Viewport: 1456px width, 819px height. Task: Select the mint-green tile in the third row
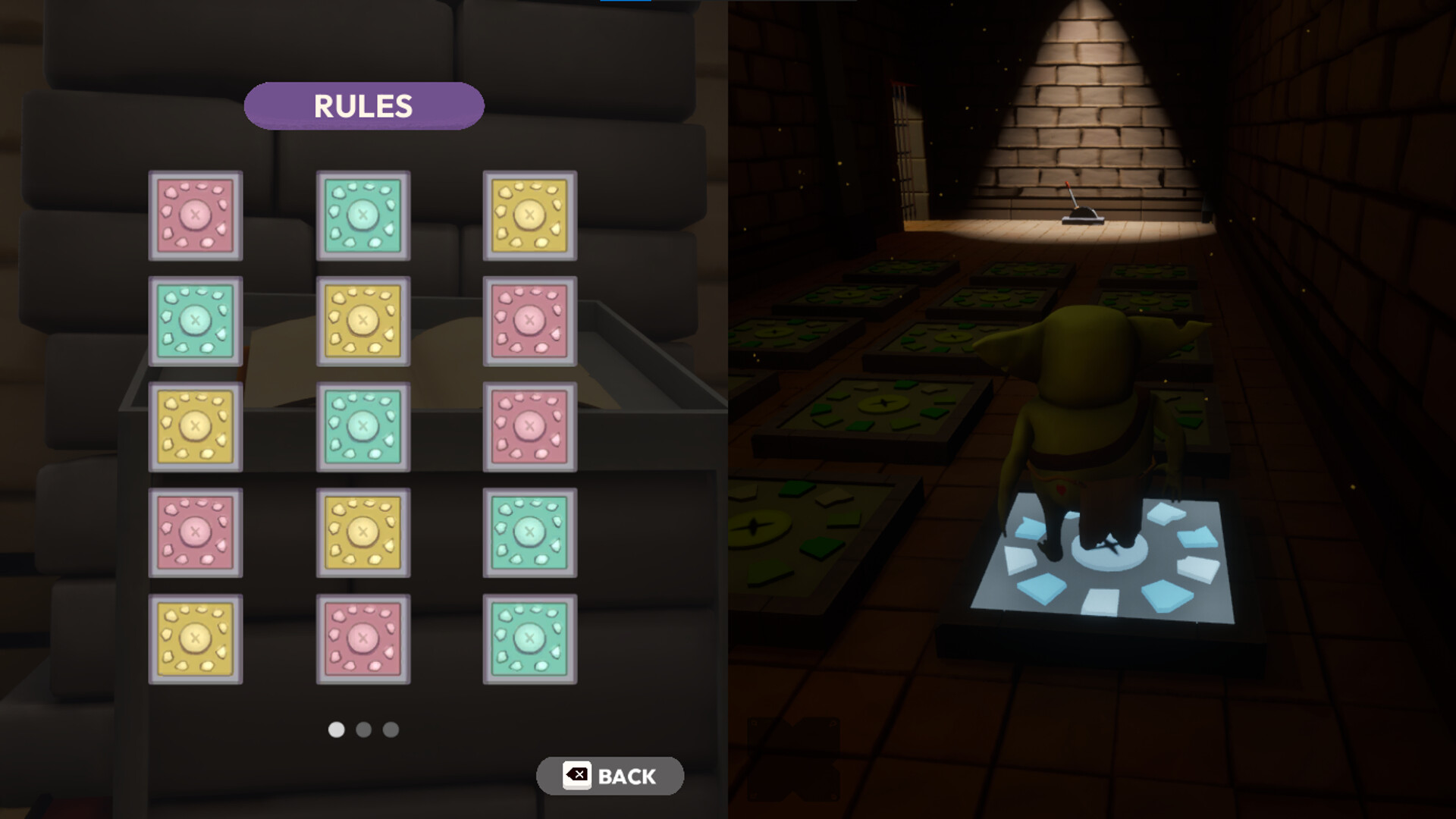pos(362,426)
